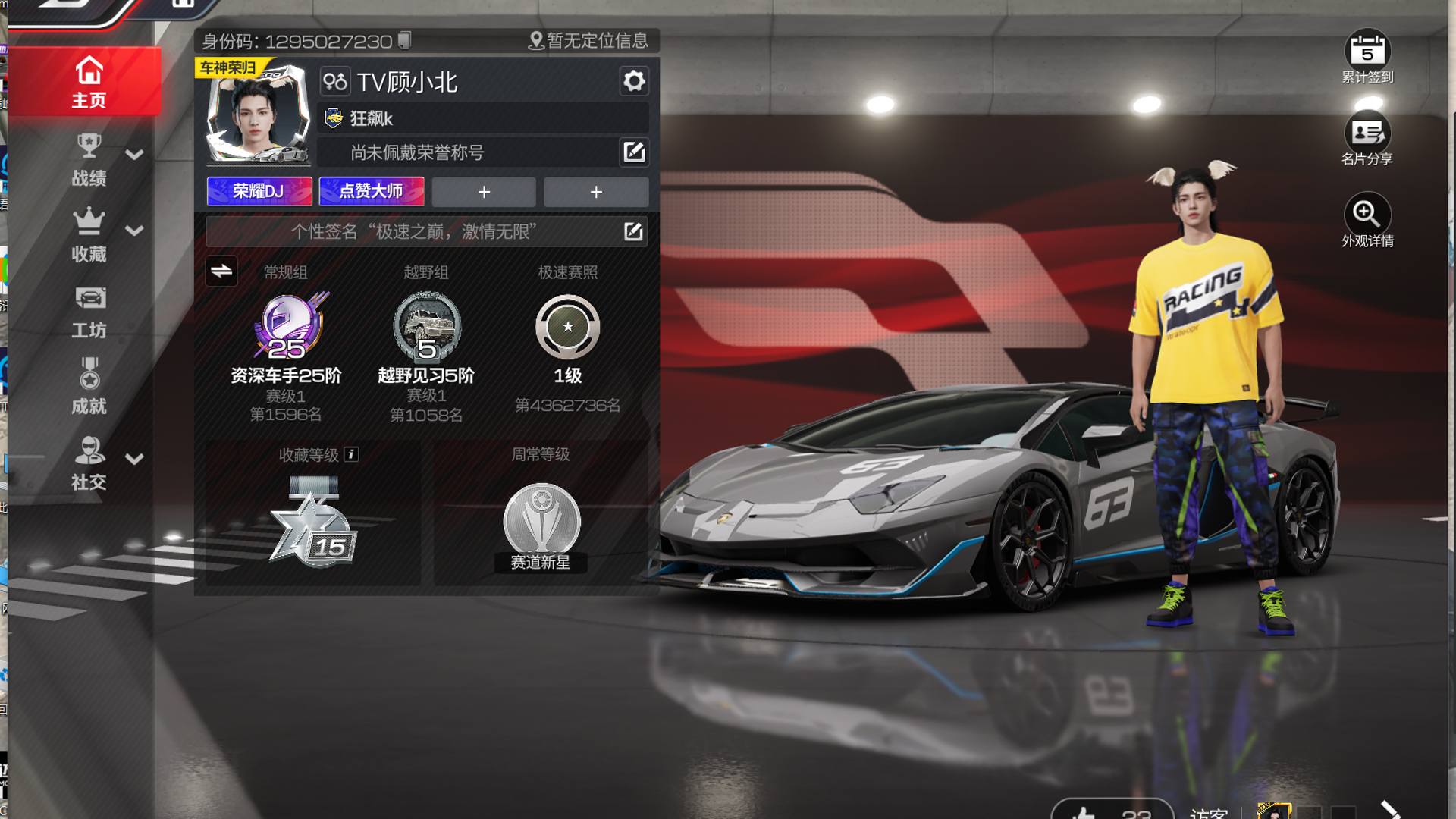This screenshot has height=819, width=1456.
Task: View the 资深车手25阶 rank badge
Action: [x=287, y=328]
